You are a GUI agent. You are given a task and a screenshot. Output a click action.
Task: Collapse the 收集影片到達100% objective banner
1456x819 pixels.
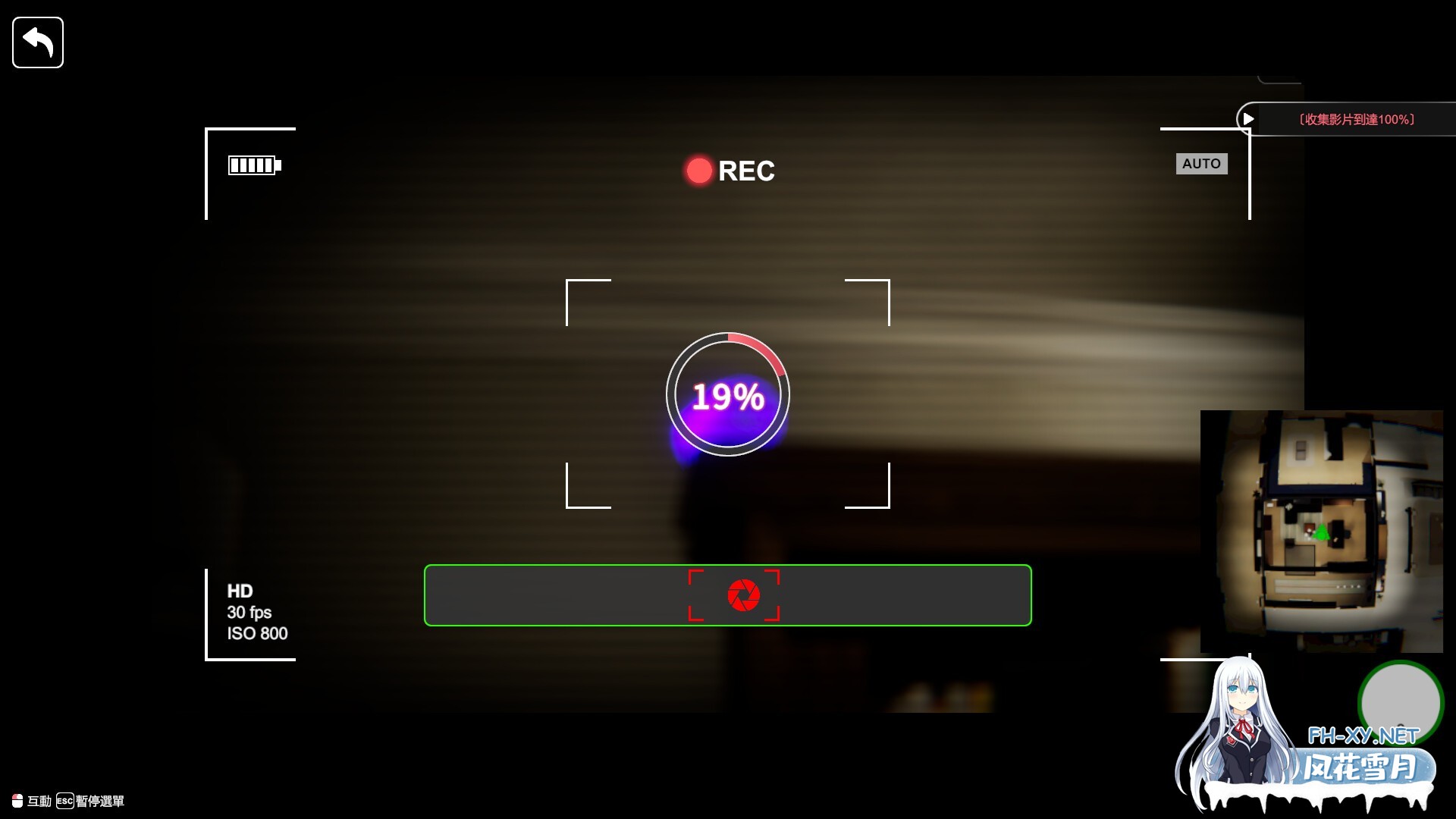1357,118
